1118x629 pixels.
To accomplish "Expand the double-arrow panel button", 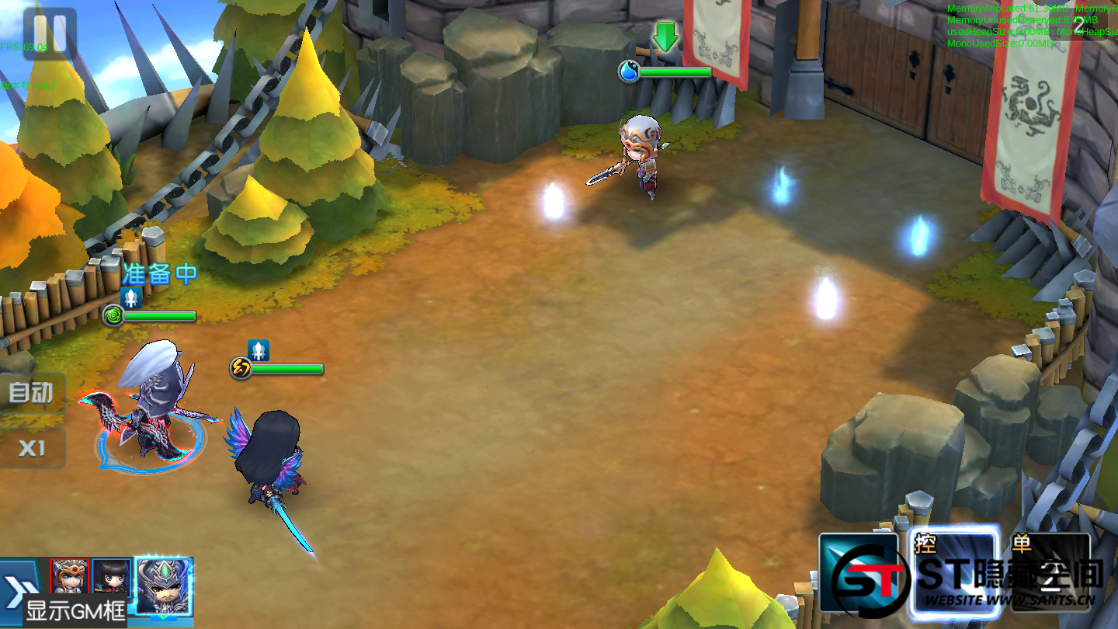I will coord(20,585).
